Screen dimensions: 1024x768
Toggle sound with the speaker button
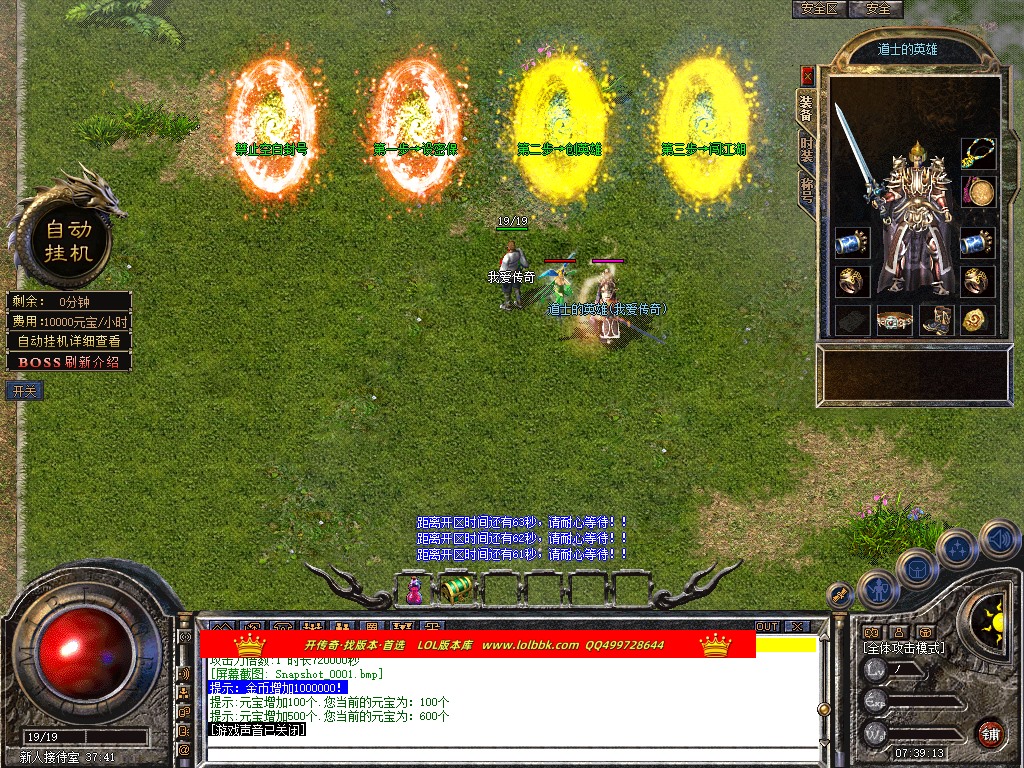tap(999, 539)
